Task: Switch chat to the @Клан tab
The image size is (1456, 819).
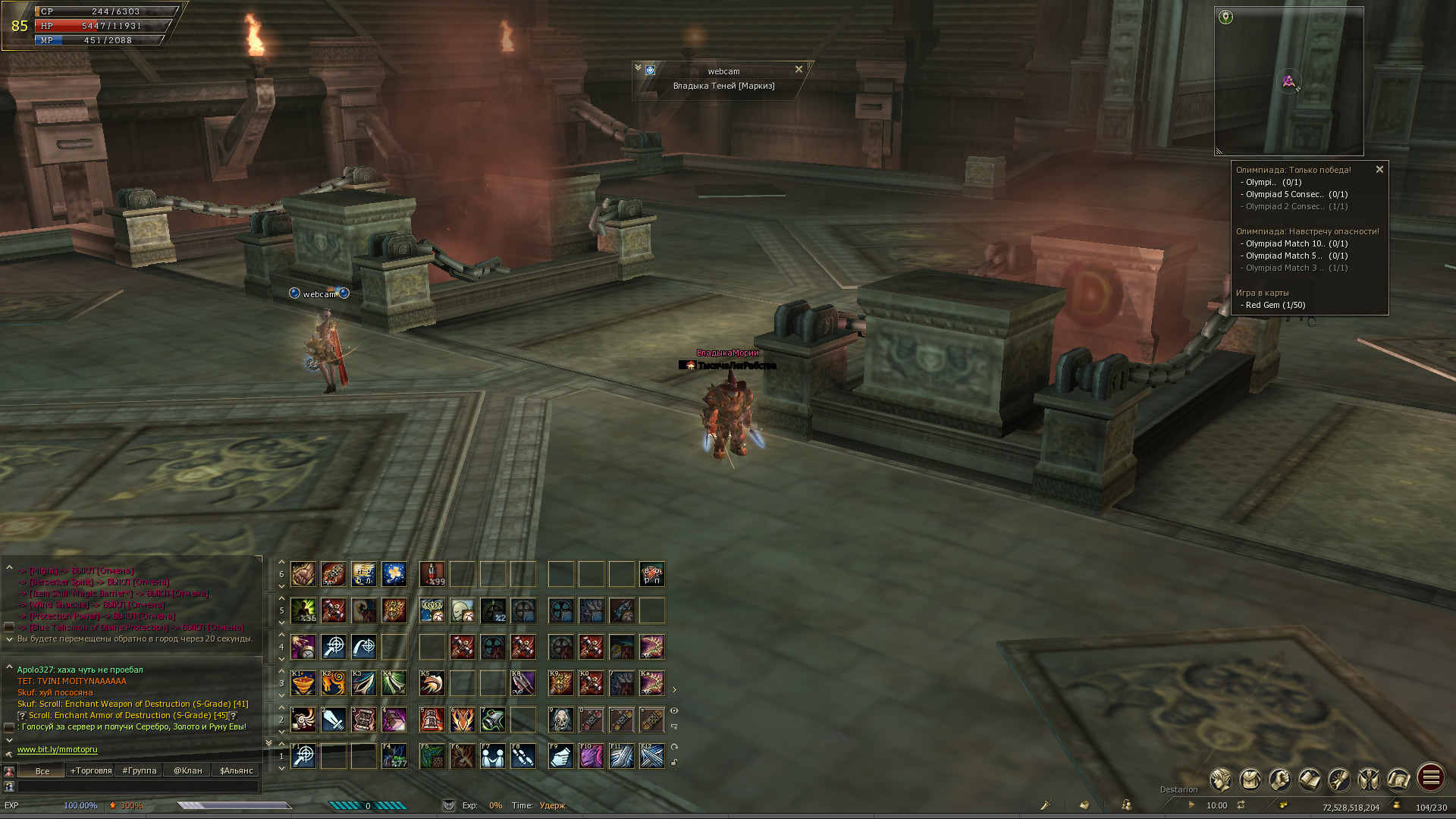Action: (x=188, y=770)
